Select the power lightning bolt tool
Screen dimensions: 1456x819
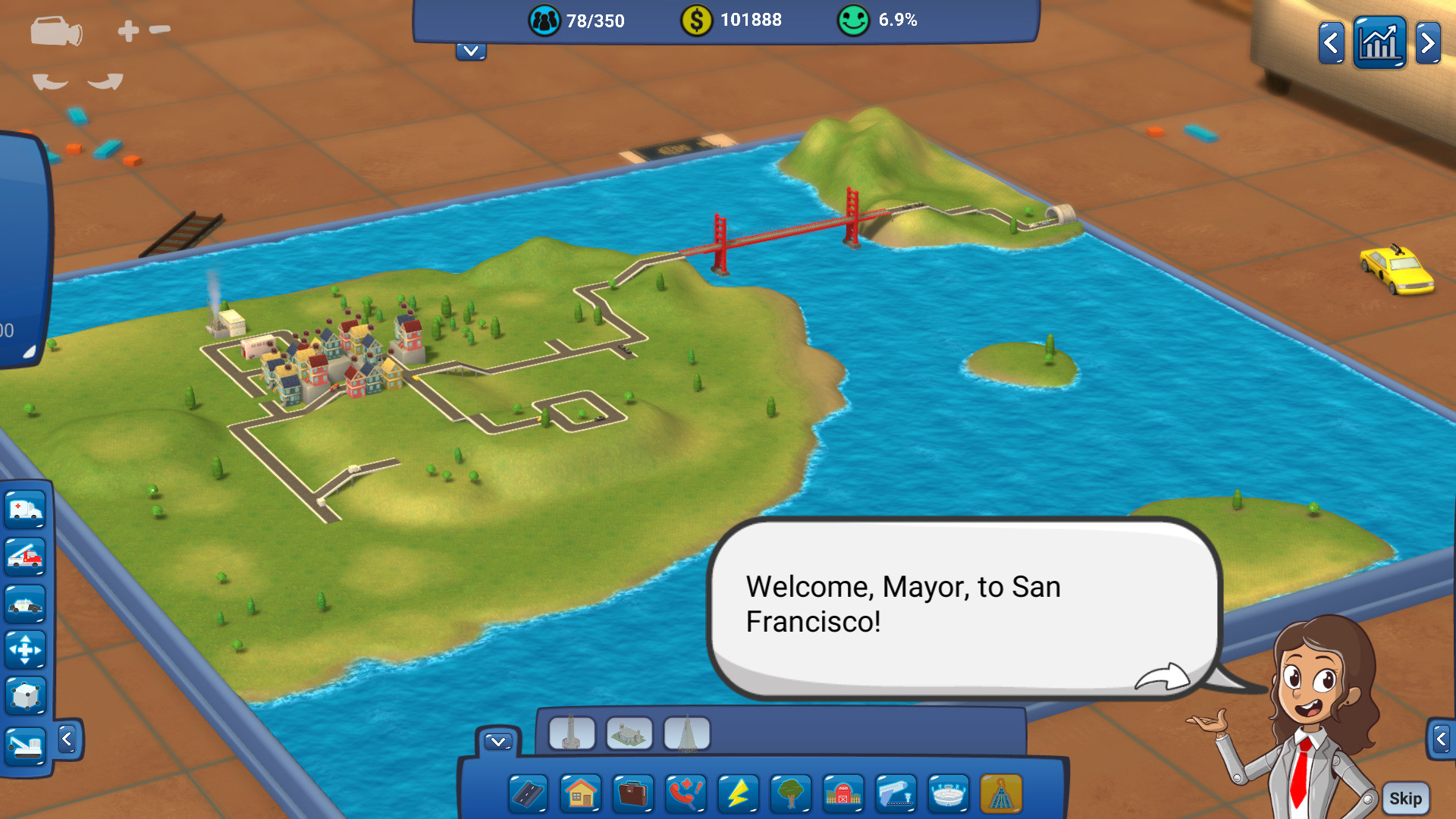pyautogui.click(x=737, y=794)
